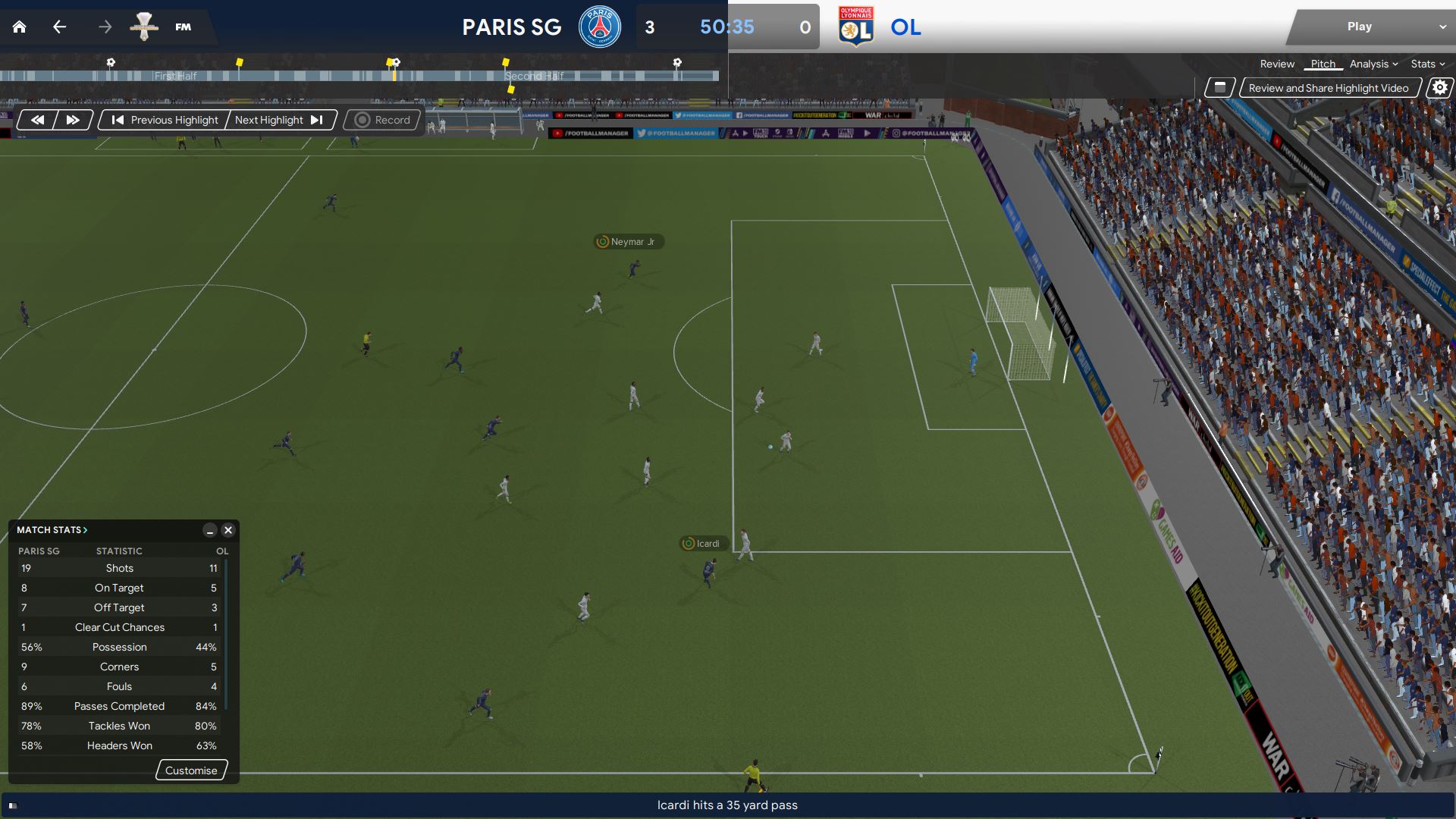Customise the match stats panel
Viewport: 1456px width, 819px height.
[191, 770]
